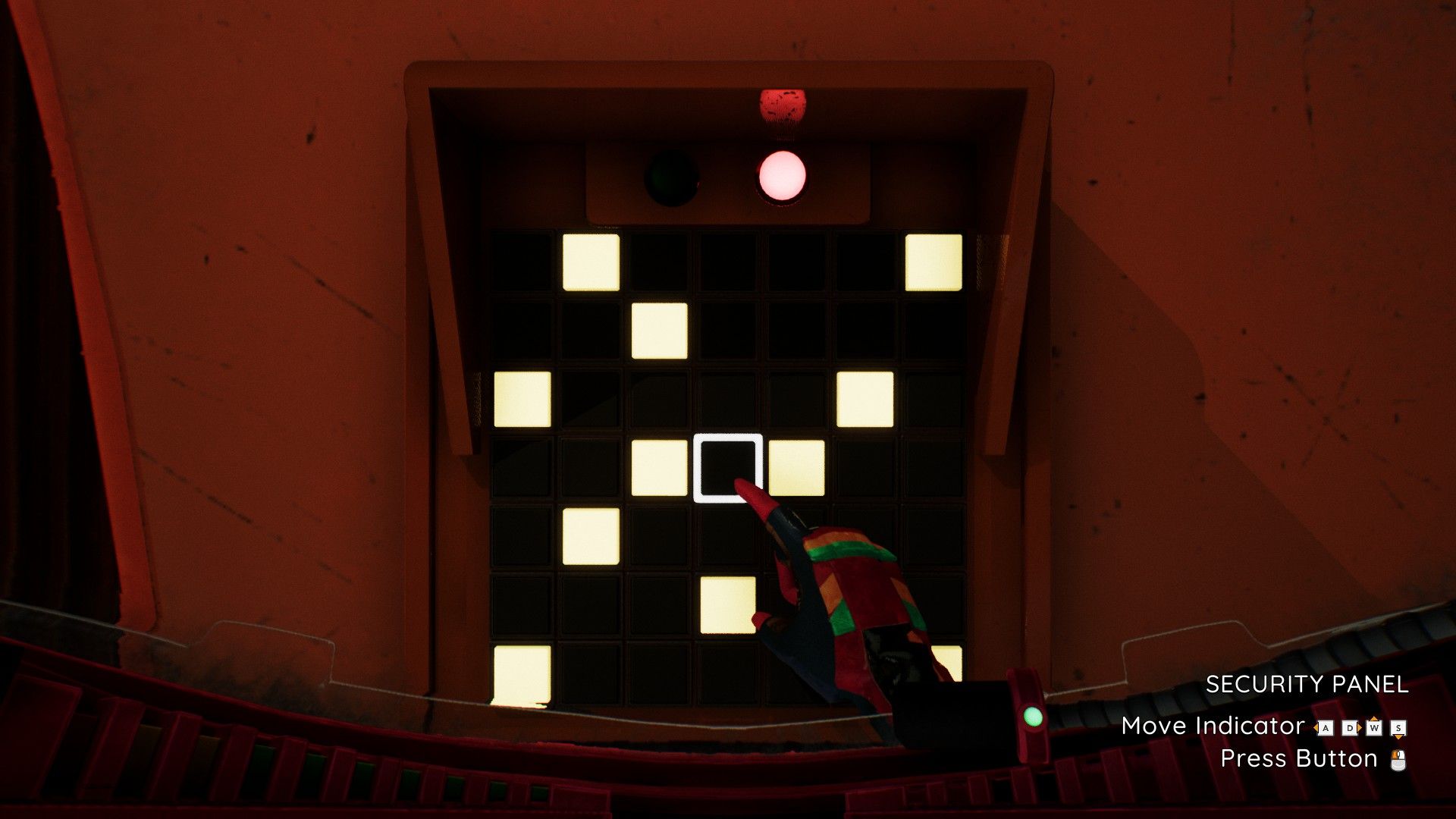Screen dimensions: 1456x819
Task: Toggle the lit tile left of the indicator
Action: tap(659, 468)
